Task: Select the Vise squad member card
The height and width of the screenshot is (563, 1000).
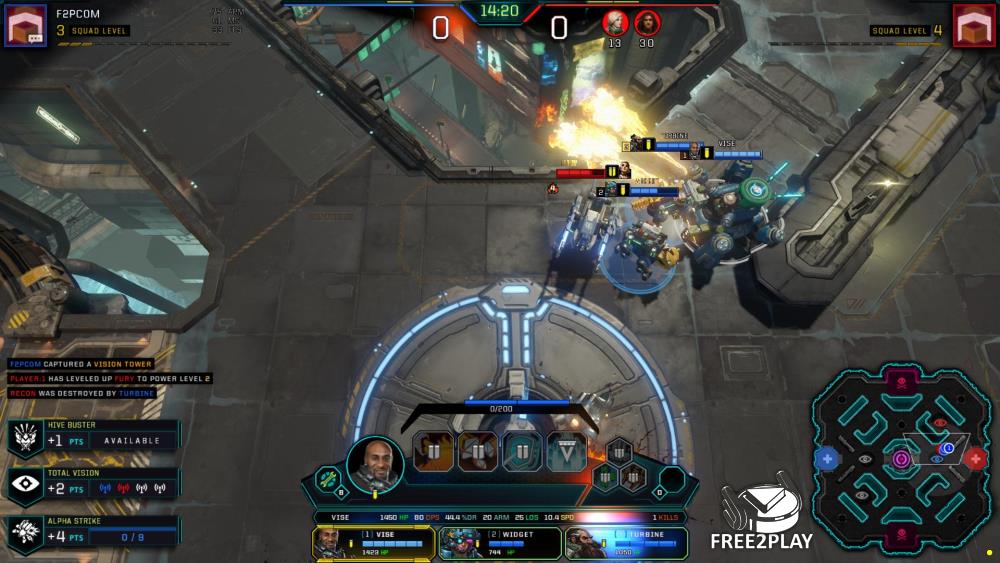Action: click(373, 542)
